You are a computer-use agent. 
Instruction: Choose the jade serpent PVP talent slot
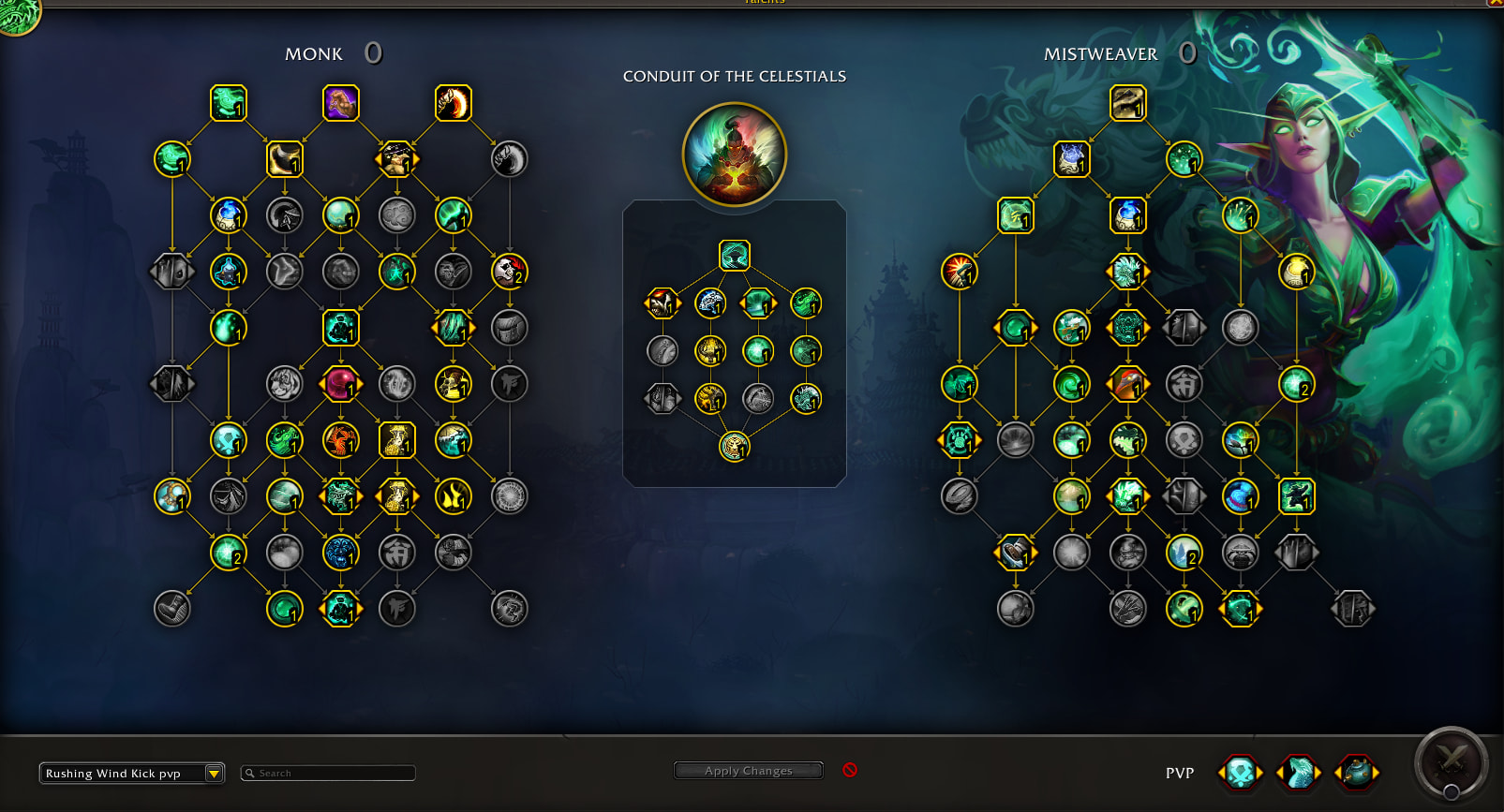1299,774
